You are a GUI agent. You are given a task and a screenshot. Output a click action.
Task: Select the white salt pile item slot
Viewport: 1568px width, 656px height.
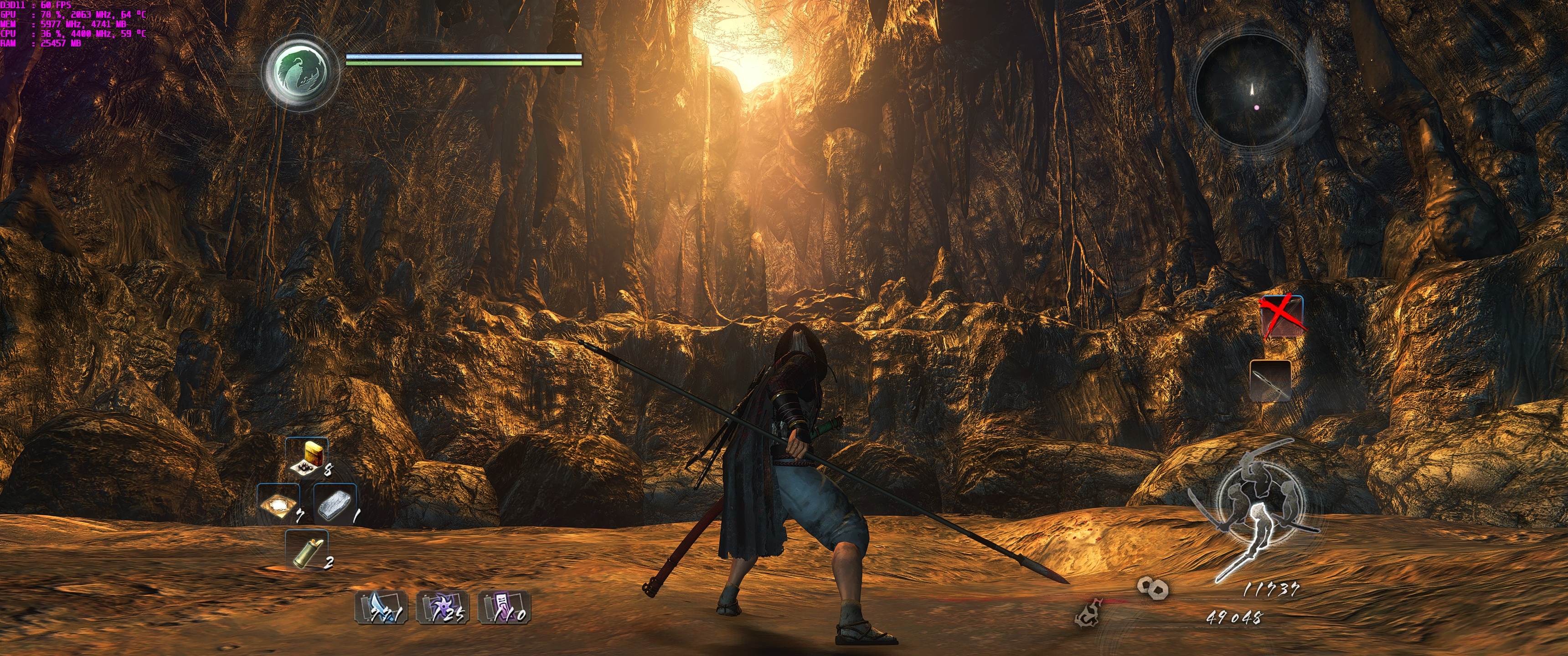(278, 504)
